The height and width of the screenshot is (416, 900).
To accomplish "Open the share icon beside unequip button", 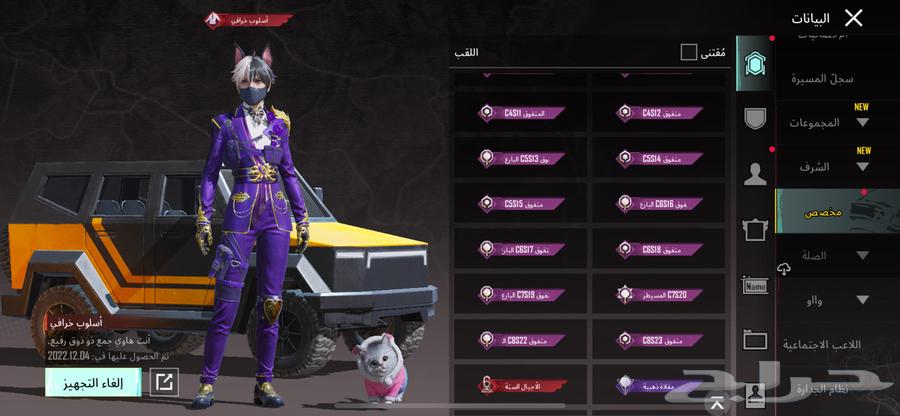I will (164, 381).
